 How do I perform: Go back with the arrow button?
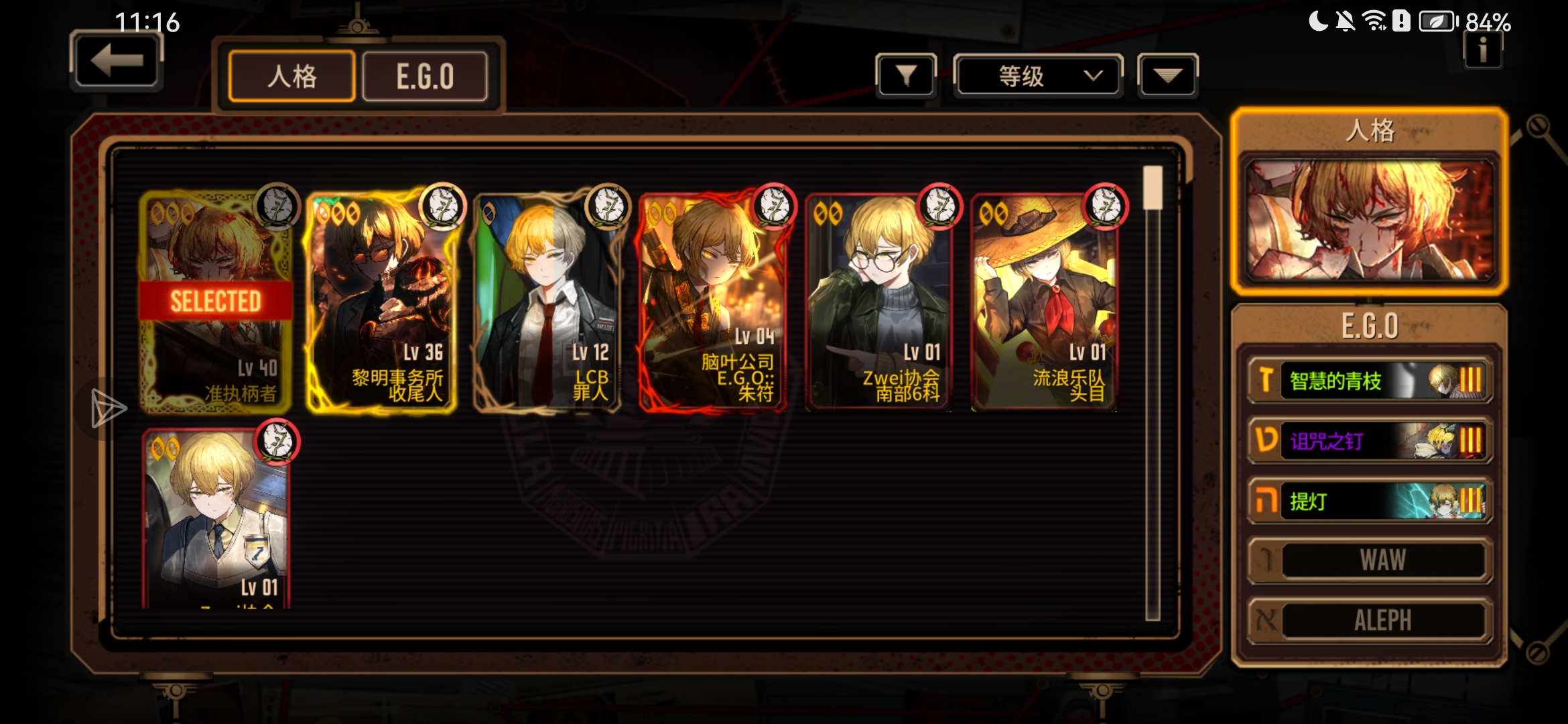(117, 62)
